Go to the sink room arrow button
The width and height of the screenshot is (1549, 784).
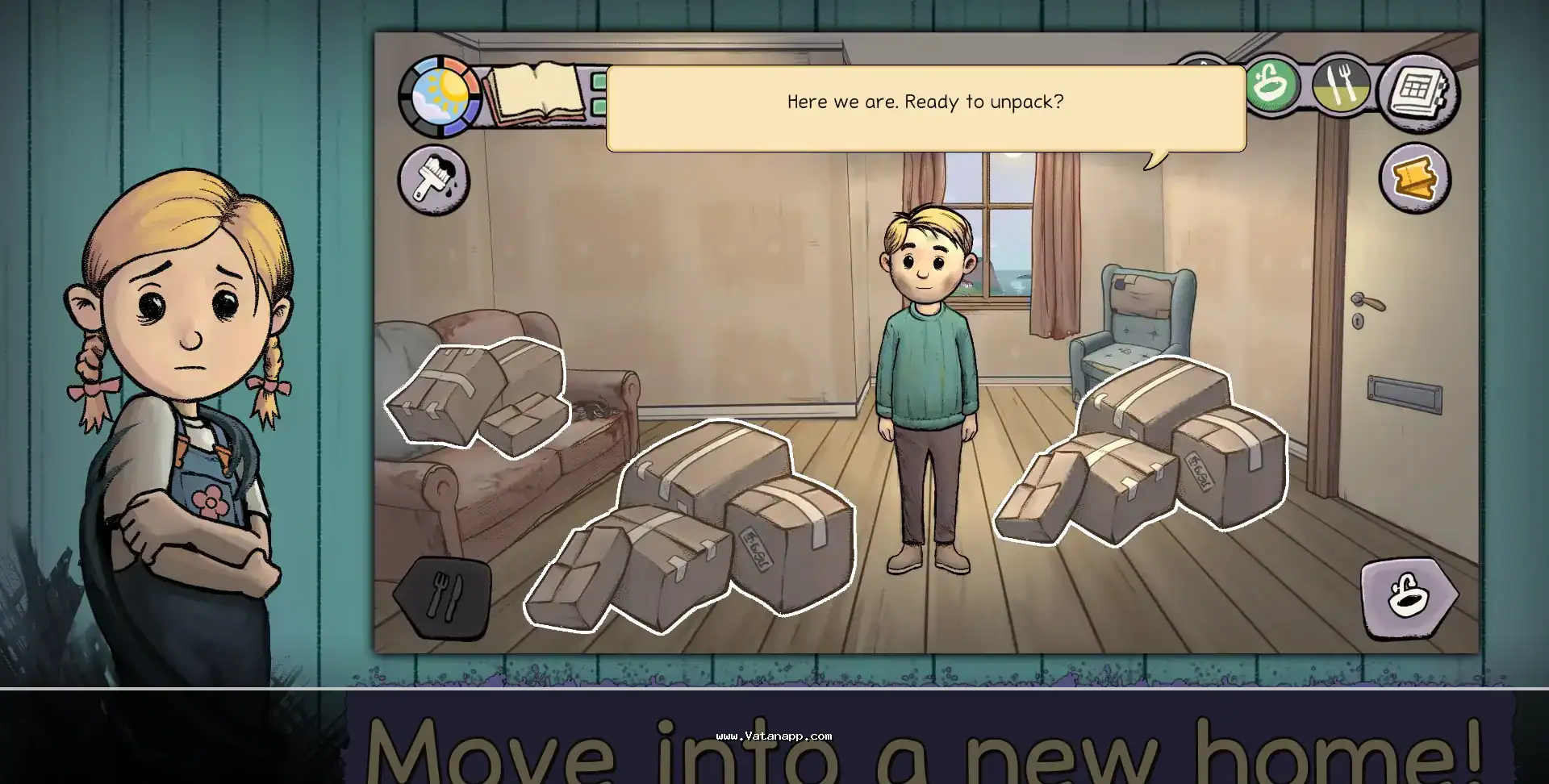click(x=1408, y=597)
